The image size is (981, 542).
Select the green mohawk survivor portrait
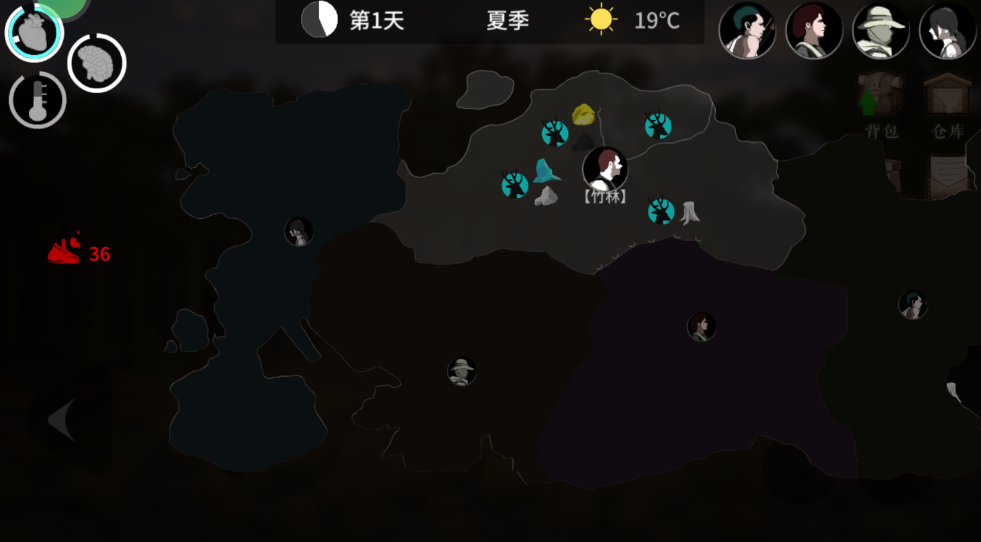point(747,29)
